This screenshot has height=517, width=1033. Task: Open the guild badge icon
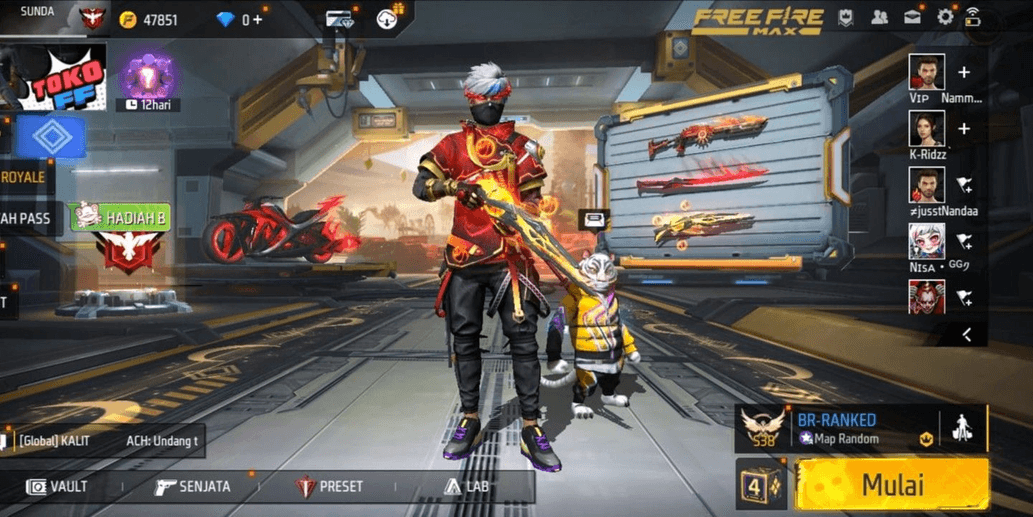tap(845, 18)
